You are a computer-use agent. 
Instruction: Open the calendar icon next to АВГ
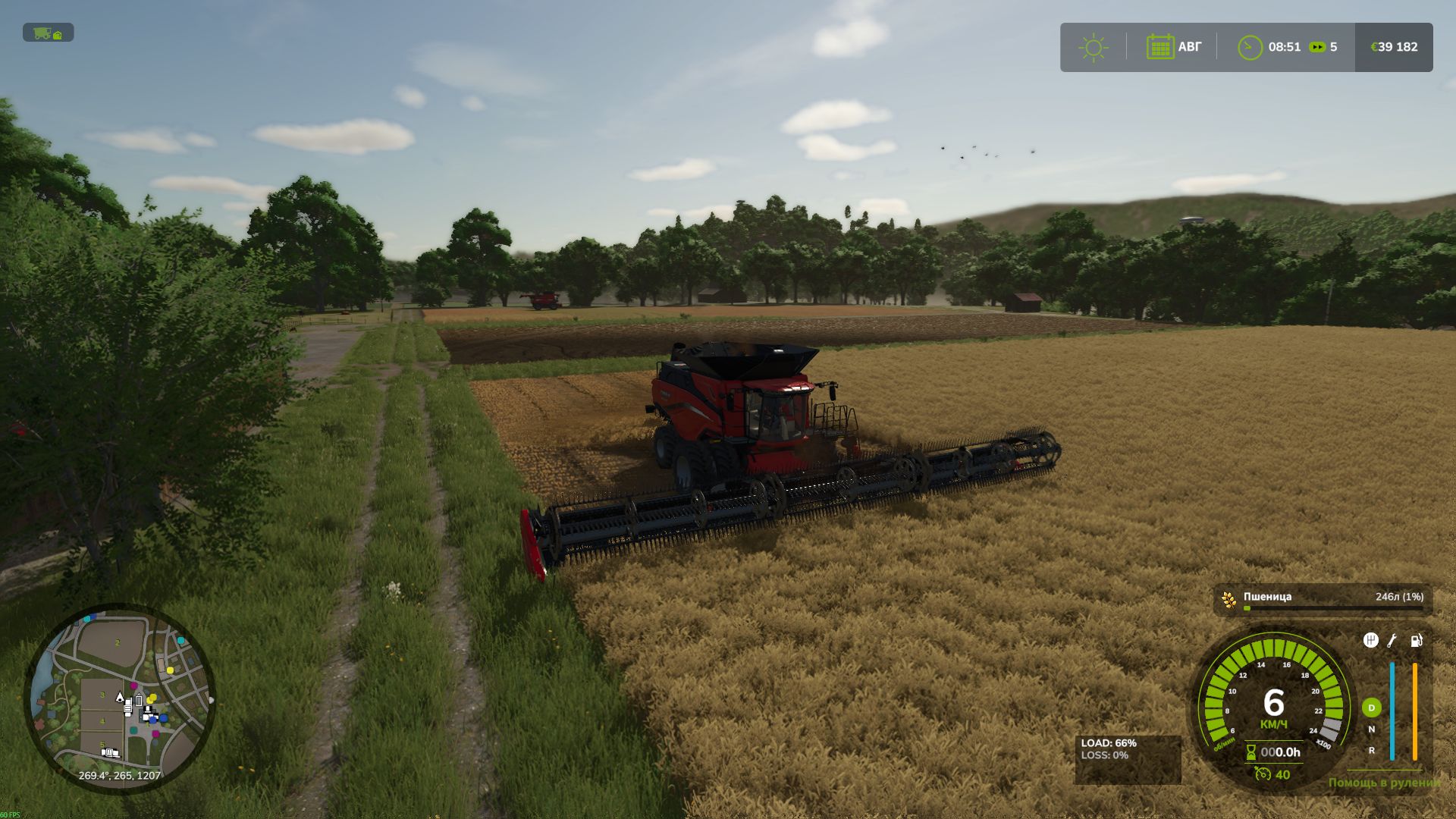[x=1162, y=47]
